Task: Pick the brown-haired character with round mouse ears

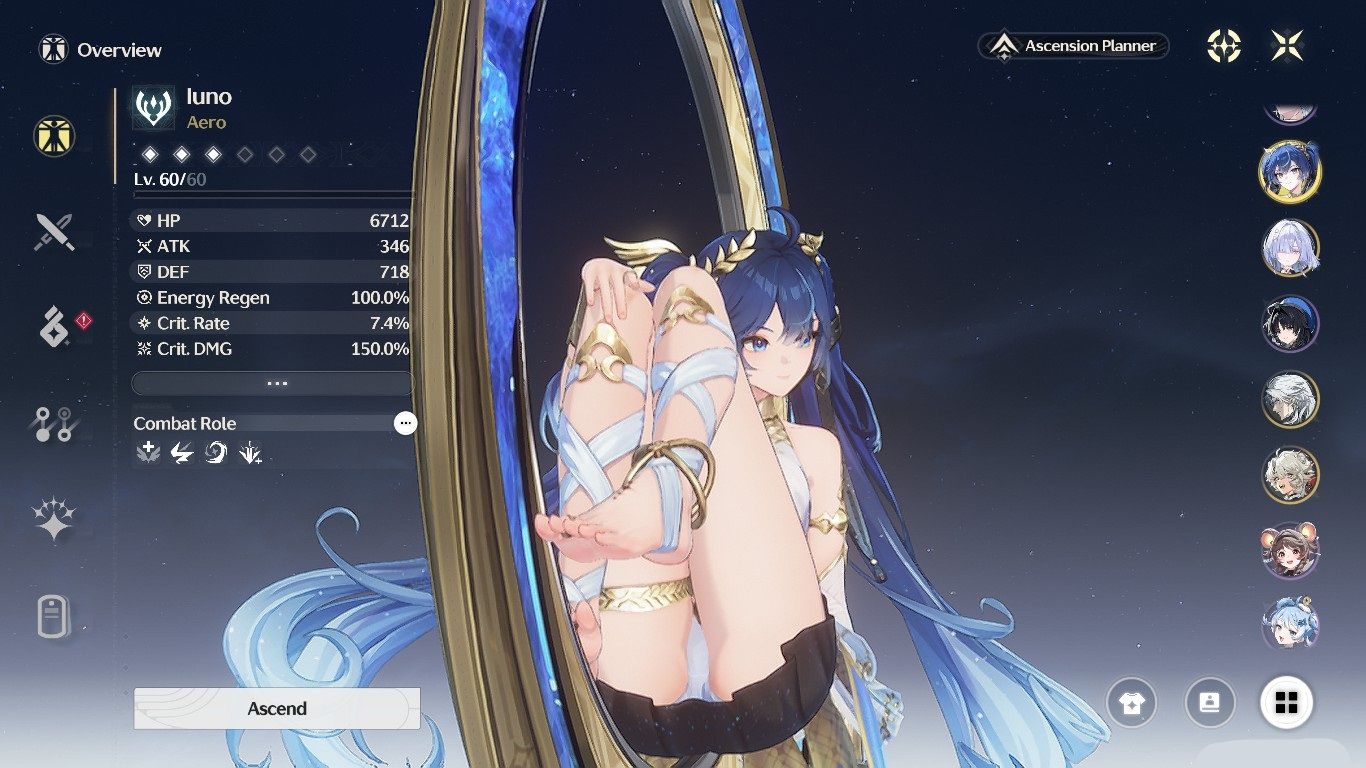Action: coord(1290,550)
